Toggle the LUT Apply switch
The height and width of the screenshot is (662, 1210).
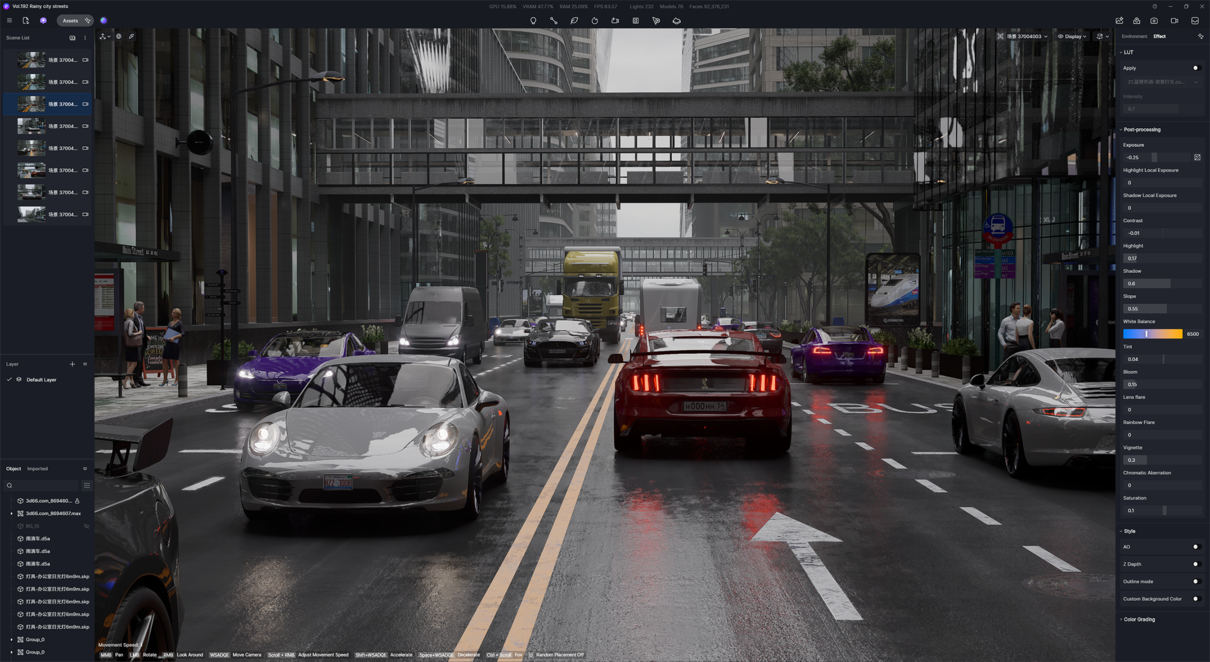click(x=1195, y=68)
